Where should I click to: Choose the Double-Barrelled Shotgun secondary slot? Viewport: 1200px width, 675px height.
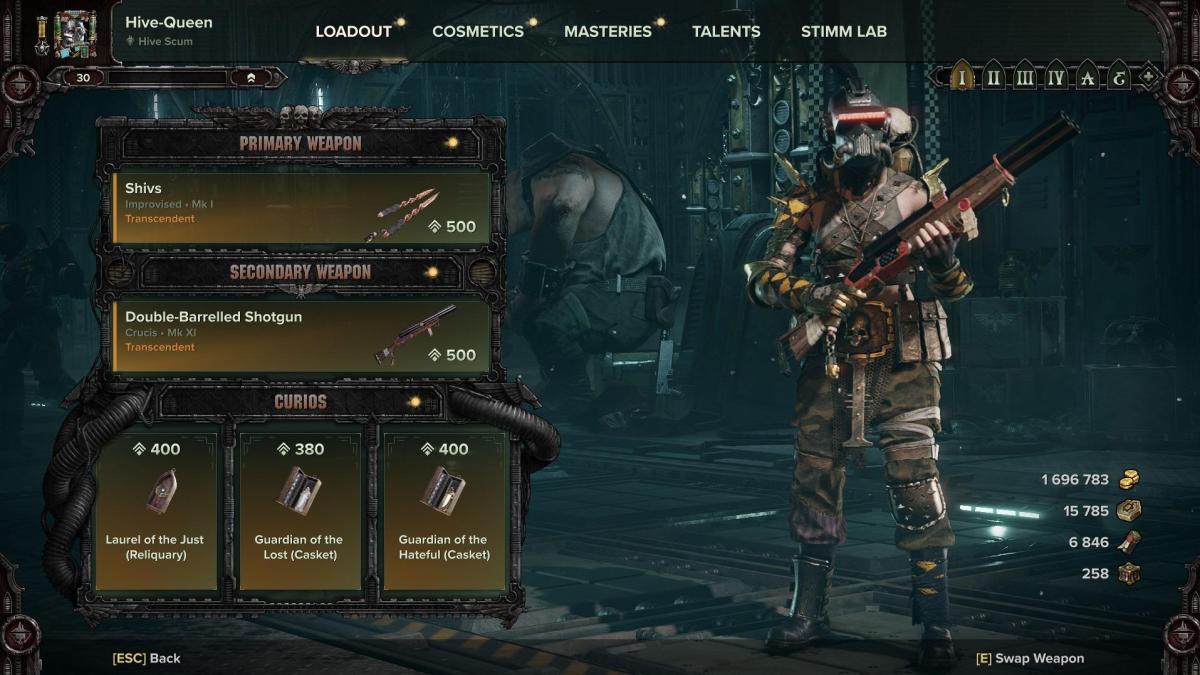coord(301,336)
